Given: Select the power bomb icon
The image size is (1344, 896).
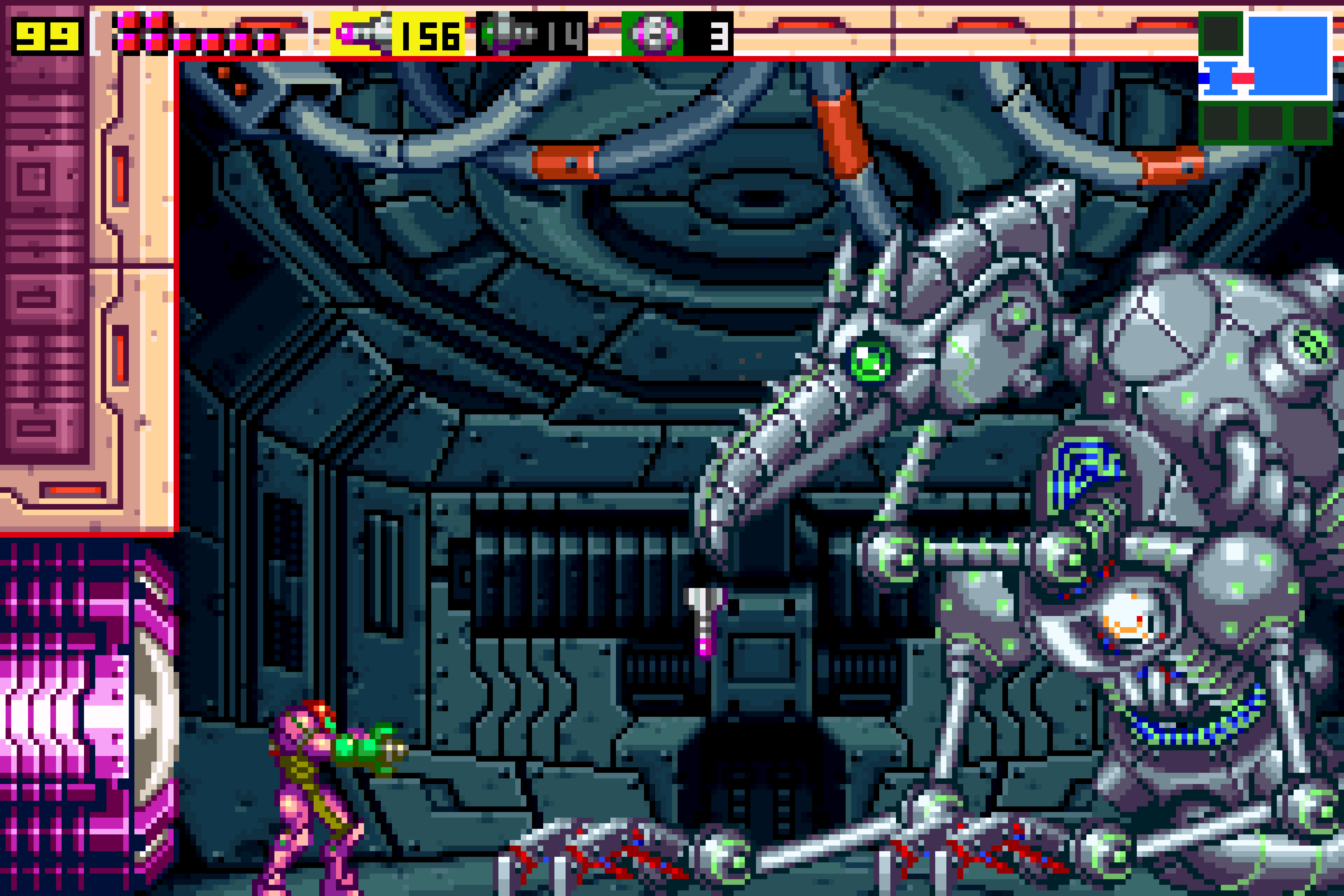Looking at the screenshot, I should coord(652,34).
